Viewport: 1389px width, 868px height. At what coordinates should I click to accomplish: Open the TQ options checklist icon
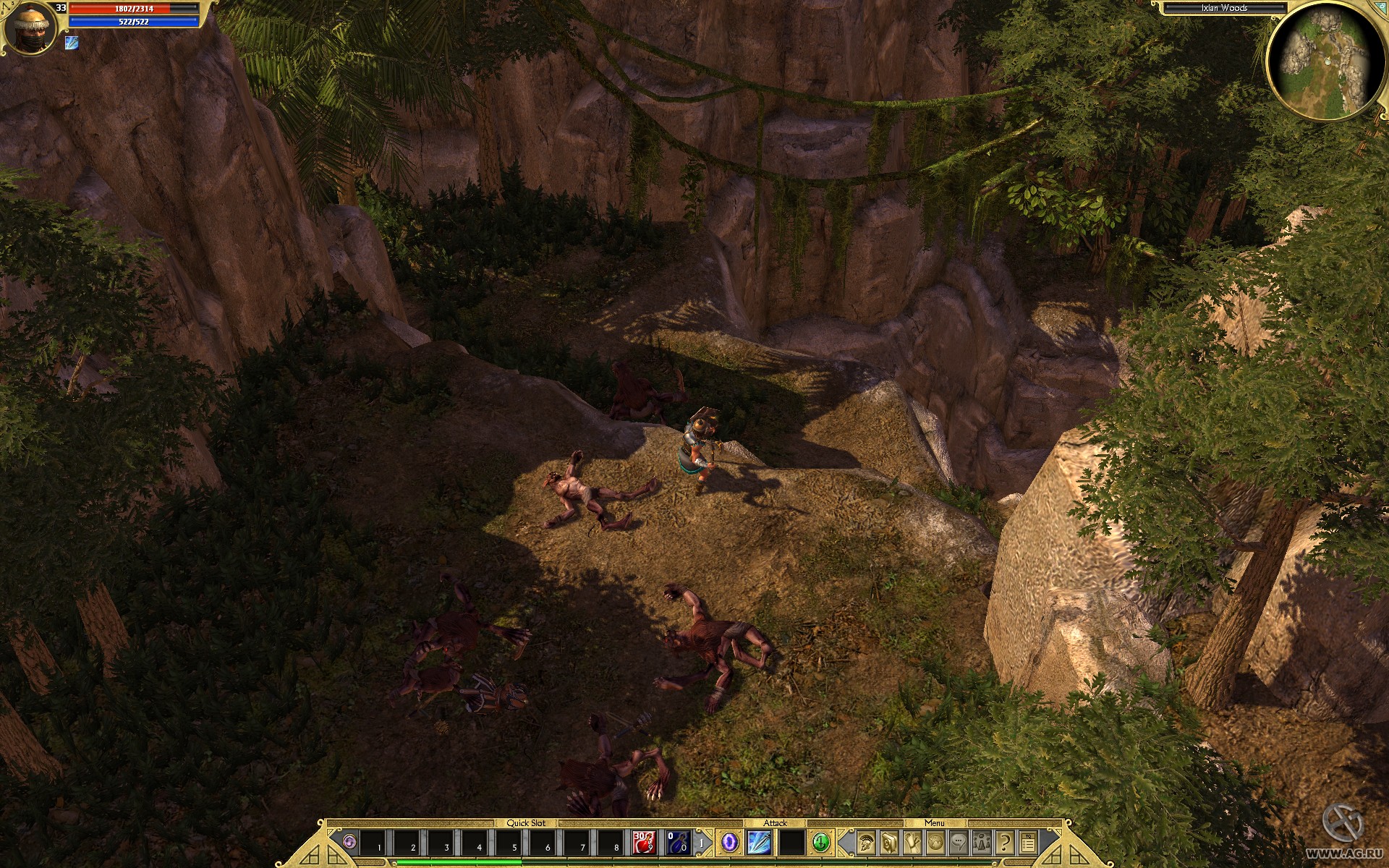(x=1028, y=842)
